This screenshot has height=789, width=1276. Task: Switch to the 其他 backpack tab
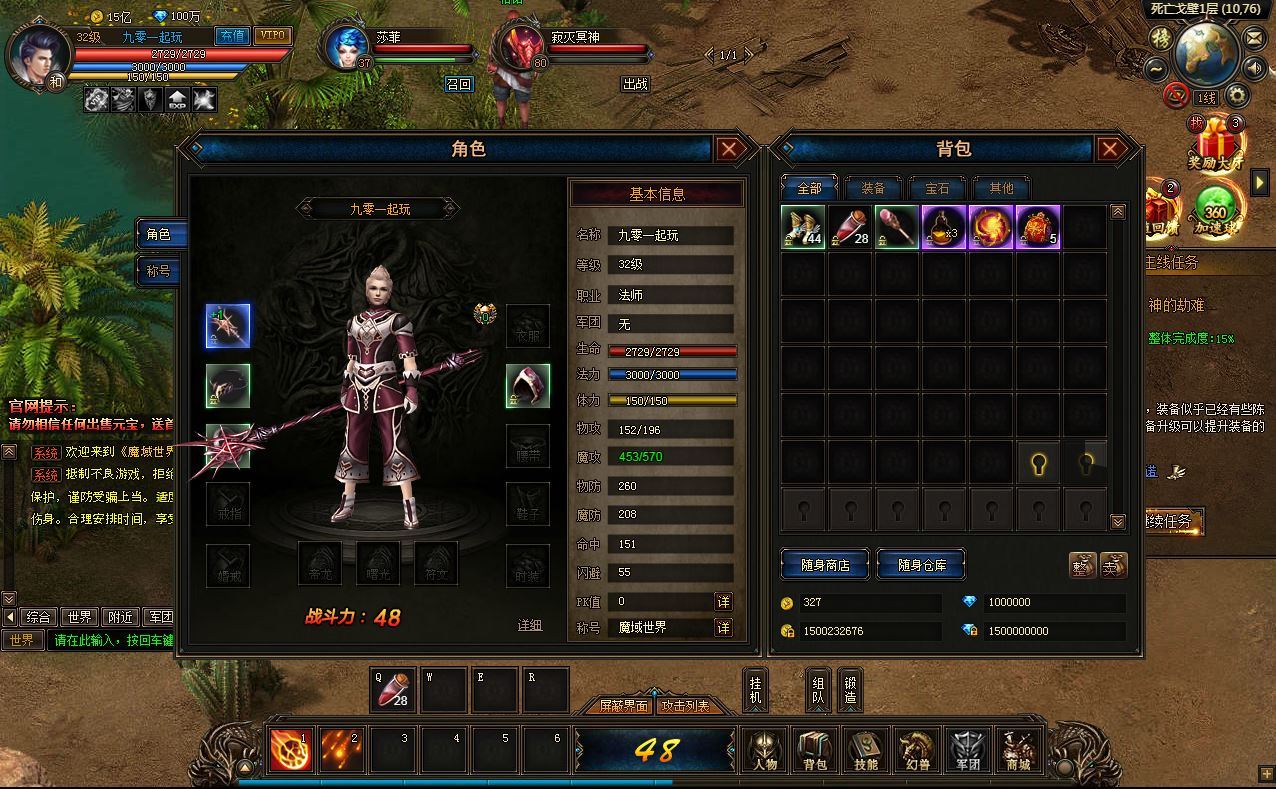[1000, 188]
